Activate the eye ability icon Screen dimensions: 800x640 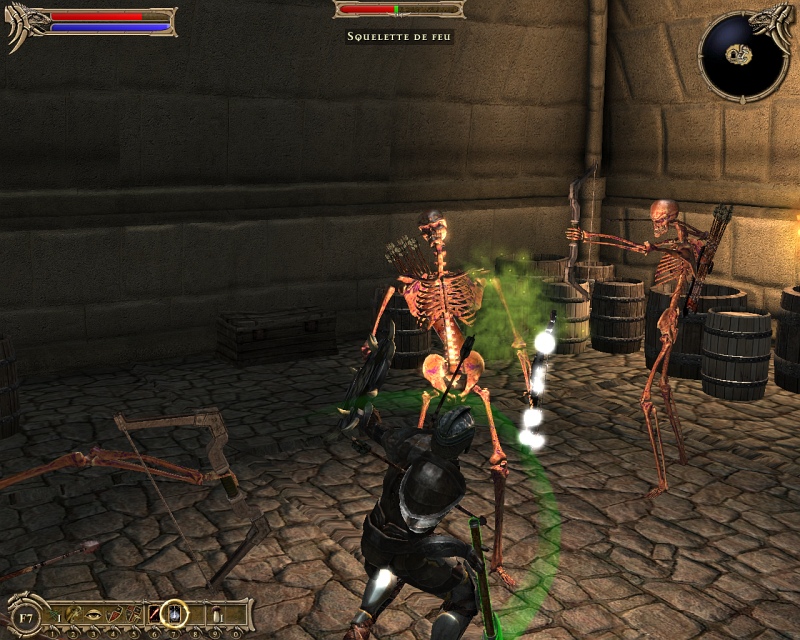click(93, 612)
